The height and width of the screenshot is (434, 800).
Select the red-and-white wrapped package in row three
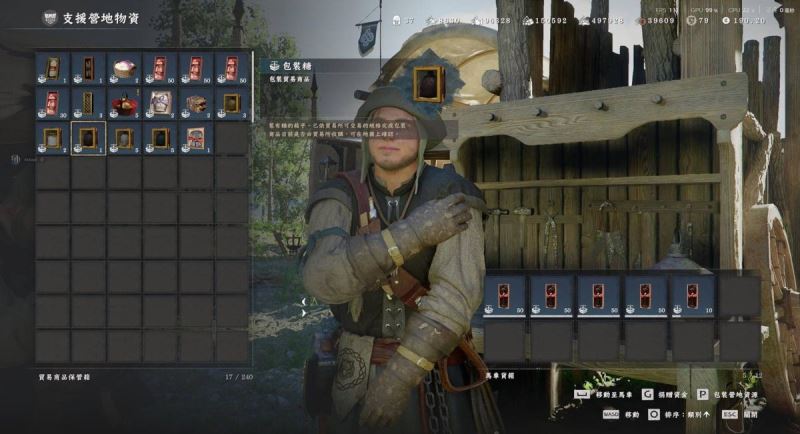196,139
